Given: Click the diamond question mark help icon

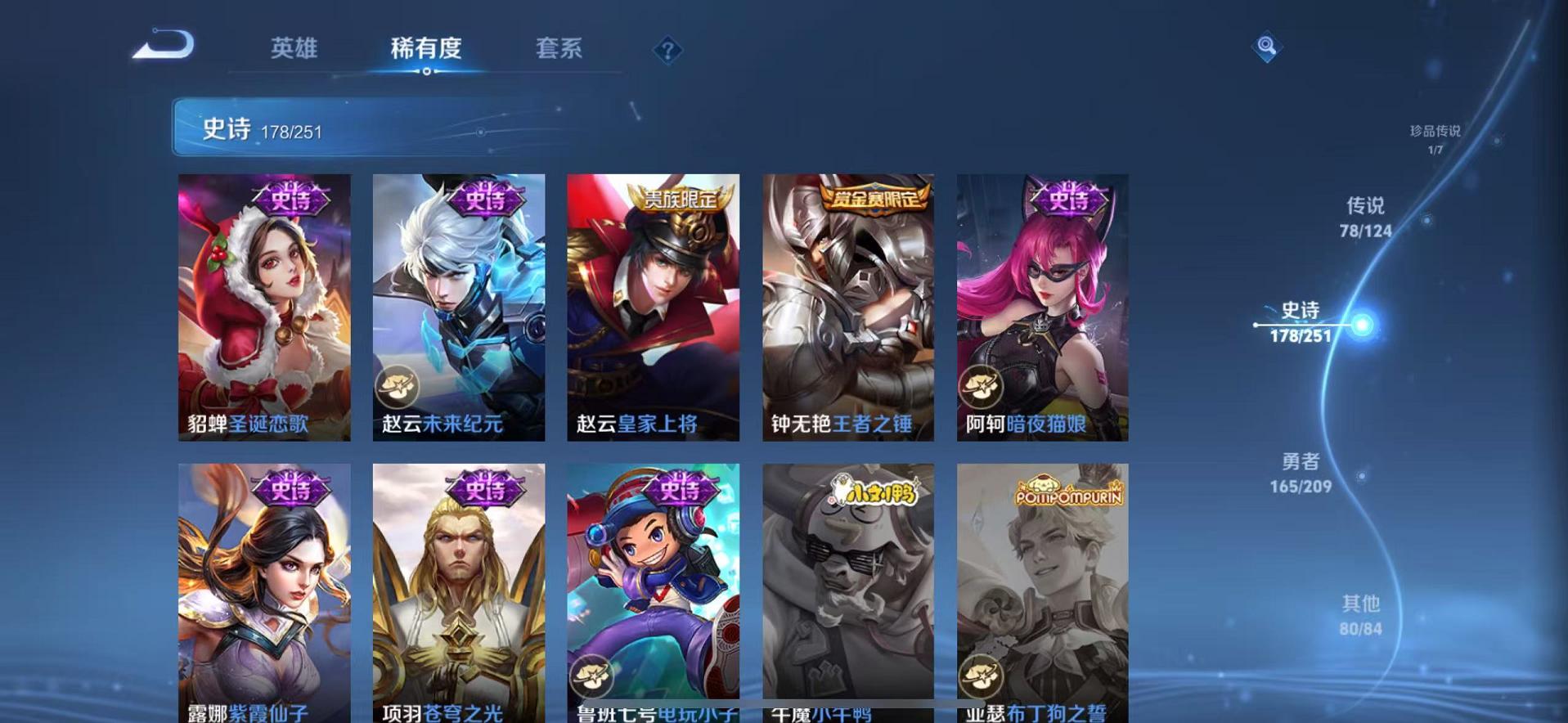Looking at the screenshot, I should [670, 52].
